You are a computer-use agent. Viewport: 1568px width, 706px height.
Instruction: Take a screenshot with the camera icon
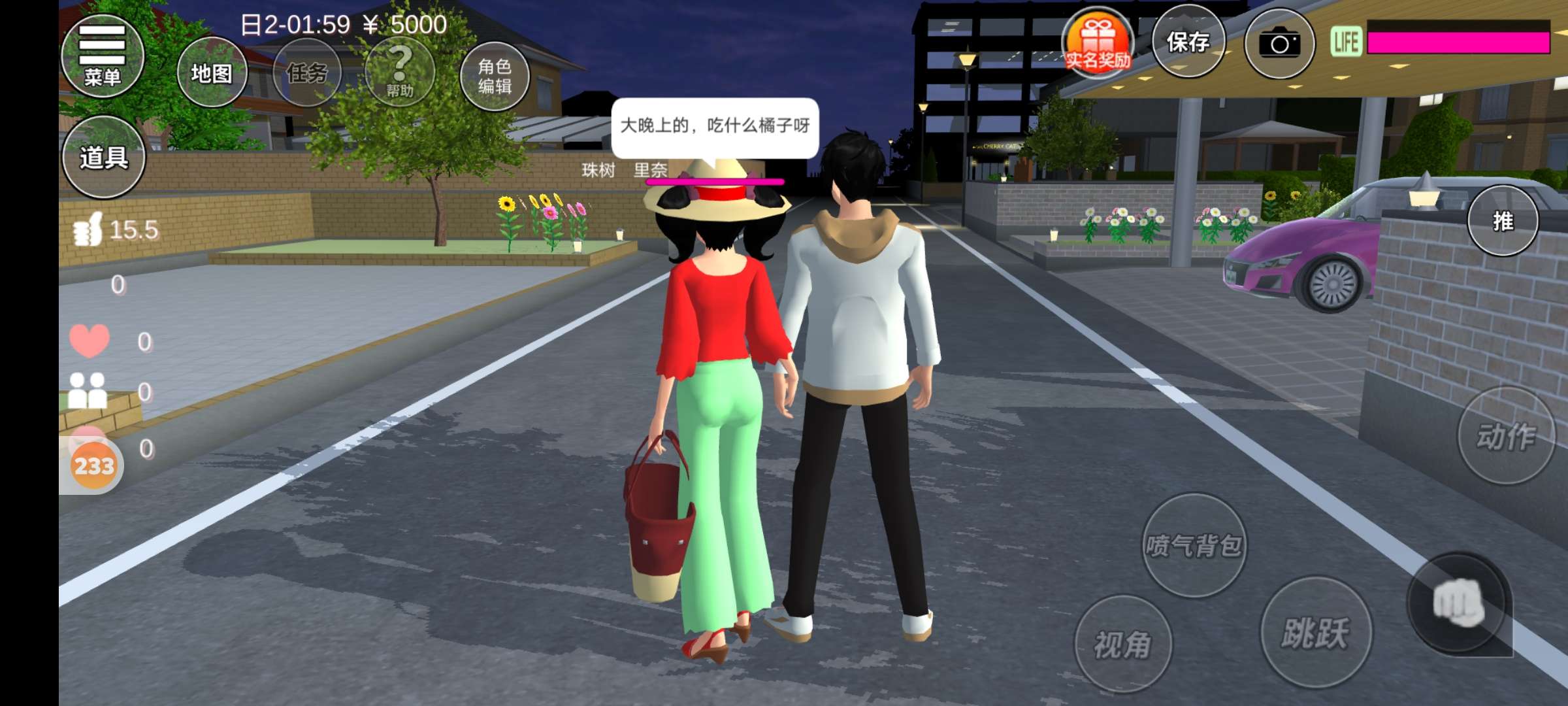click(x=1279, y=44)
